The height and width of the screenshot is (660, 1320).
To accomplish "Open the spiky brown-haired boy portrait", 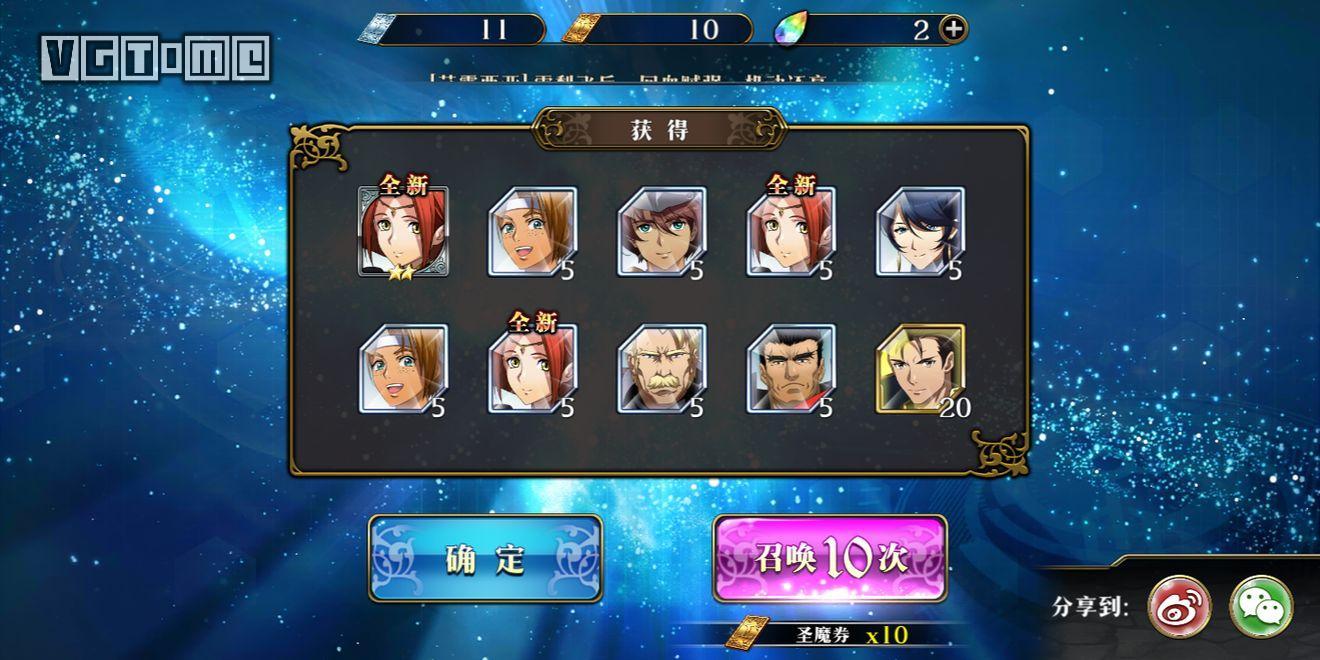I will tap(661, 231).
